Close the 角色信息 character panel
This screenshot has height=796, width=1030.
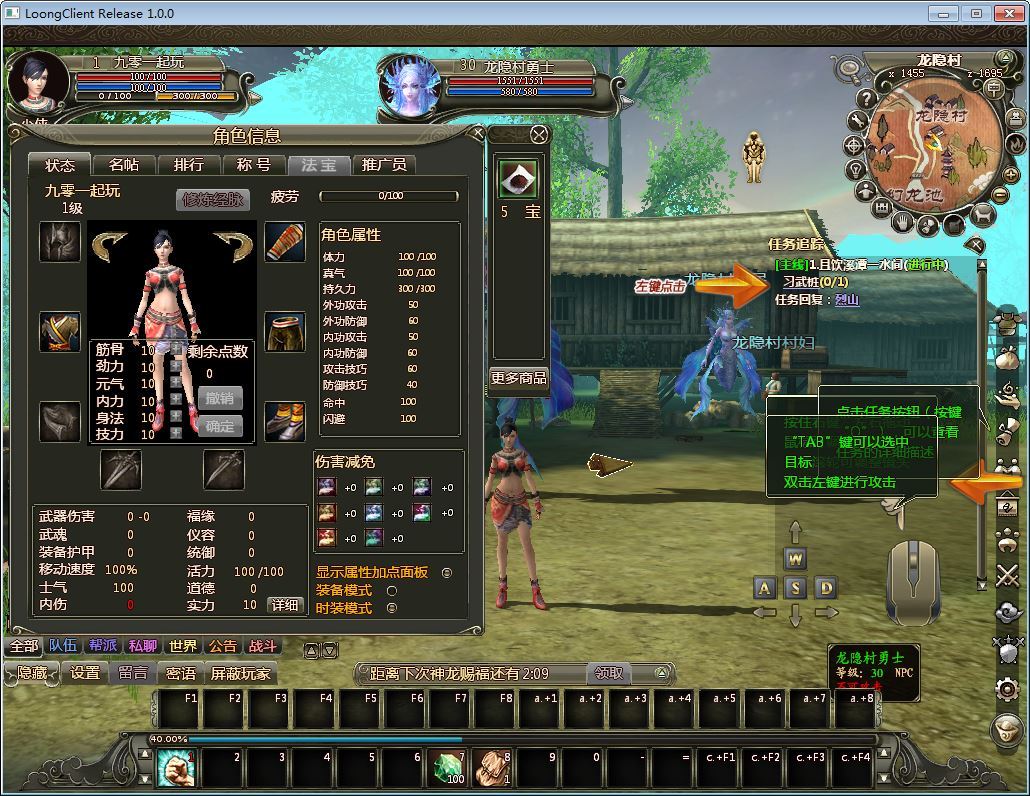click(x=478, y=134)
